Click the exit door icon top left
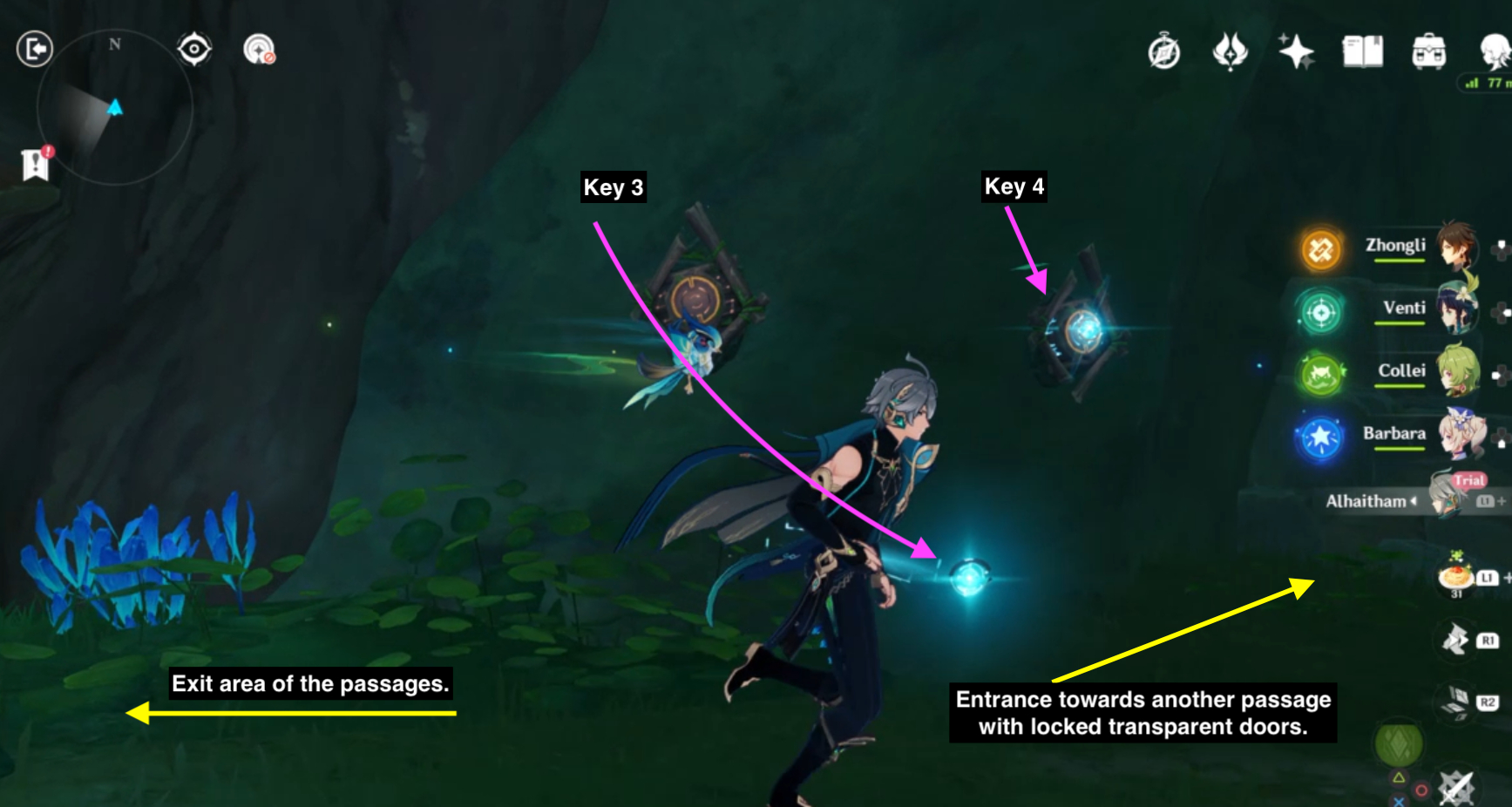Screen dimensions: 1512x807 click(x=37, y=50)
